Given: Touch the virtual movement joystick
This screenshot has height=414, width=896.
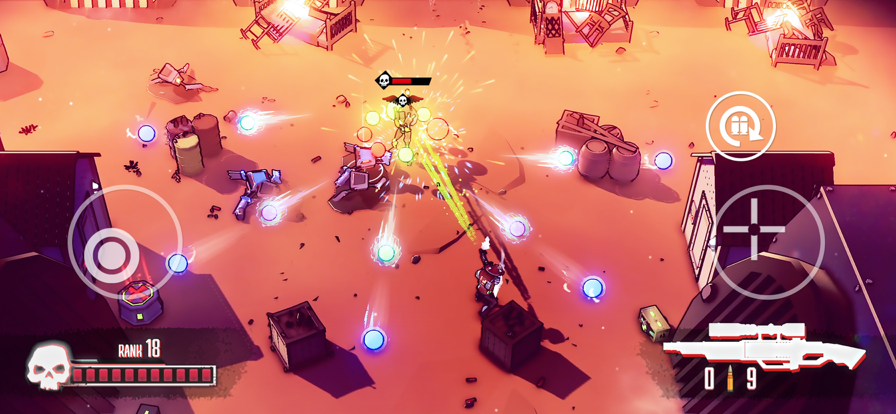Looking at the screenshot, I should [x=113, y=255].
